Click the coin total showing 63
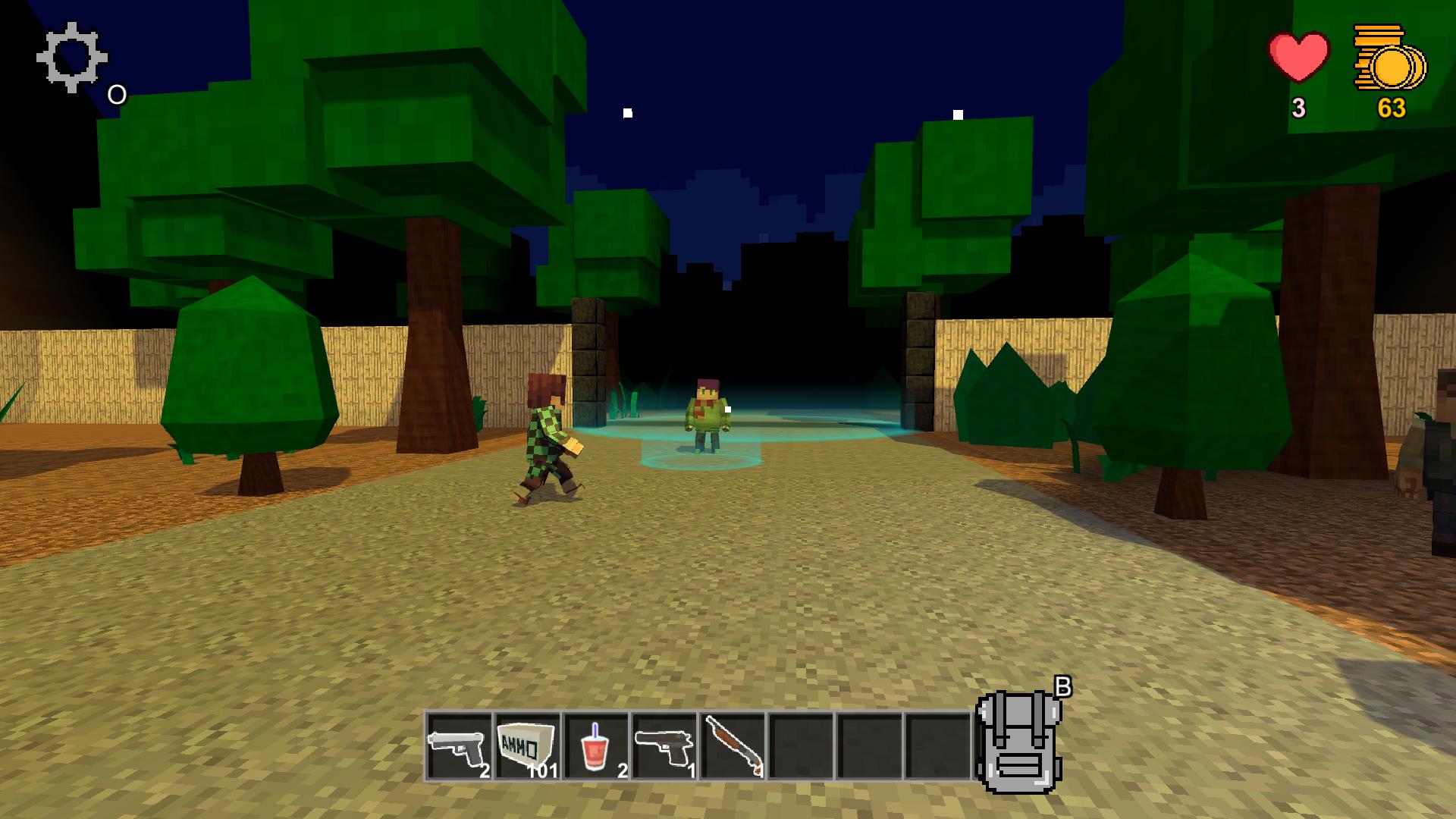1456x819 pixels. point(1393,108)
